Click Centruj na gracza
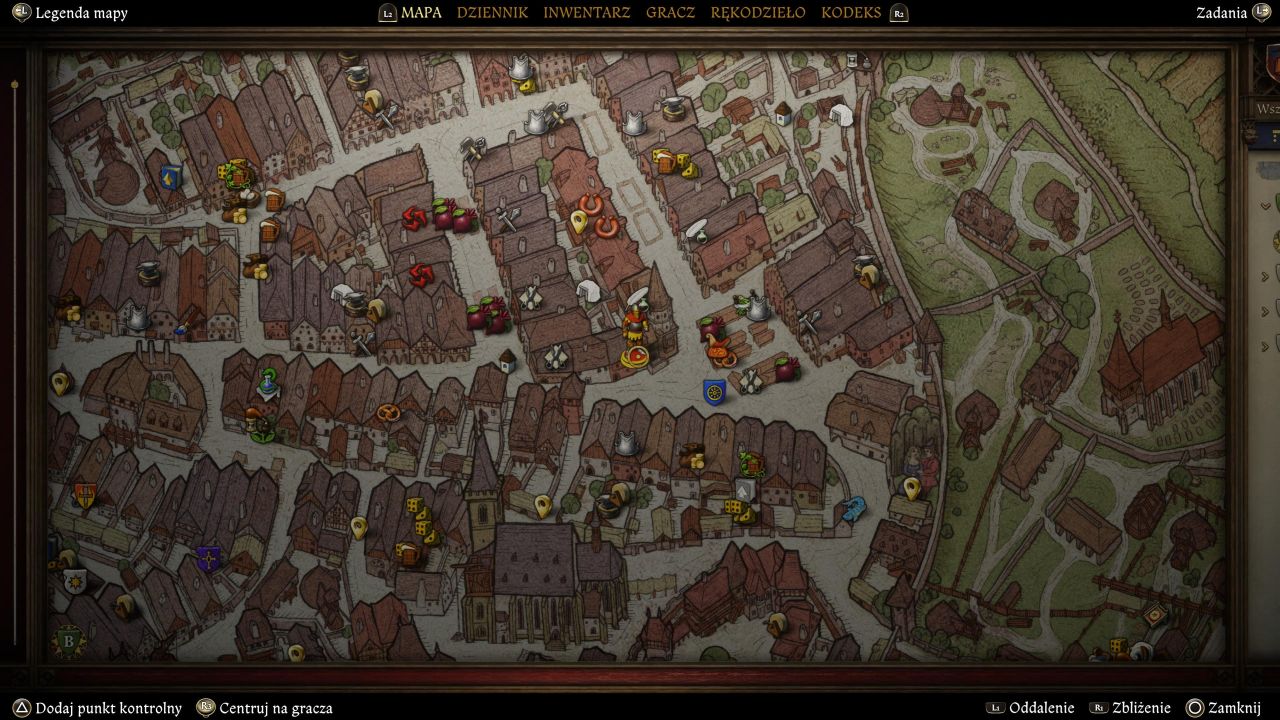 click(x=275, y=708)
